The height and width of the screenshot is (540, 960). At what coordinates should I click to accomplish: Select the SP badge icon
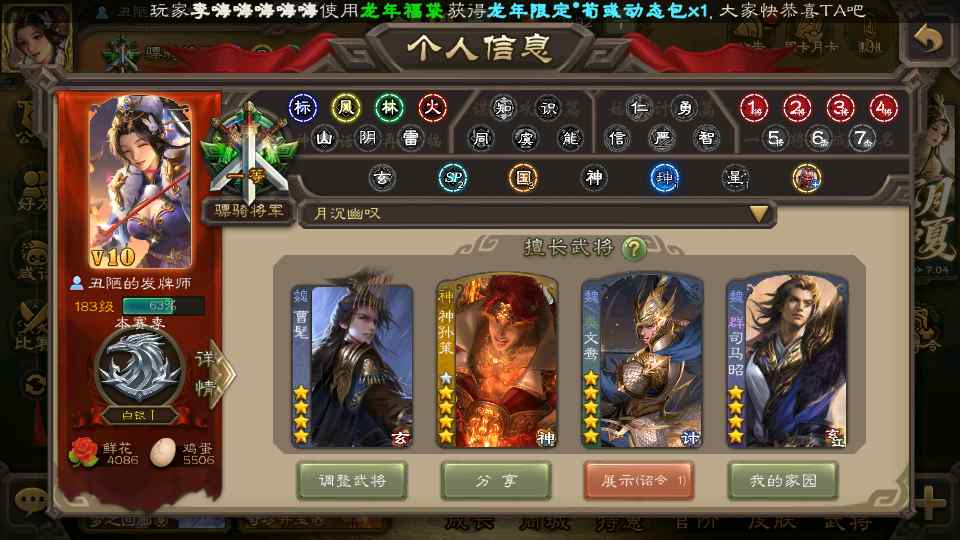pyautogui.click(x=453, y=178)
